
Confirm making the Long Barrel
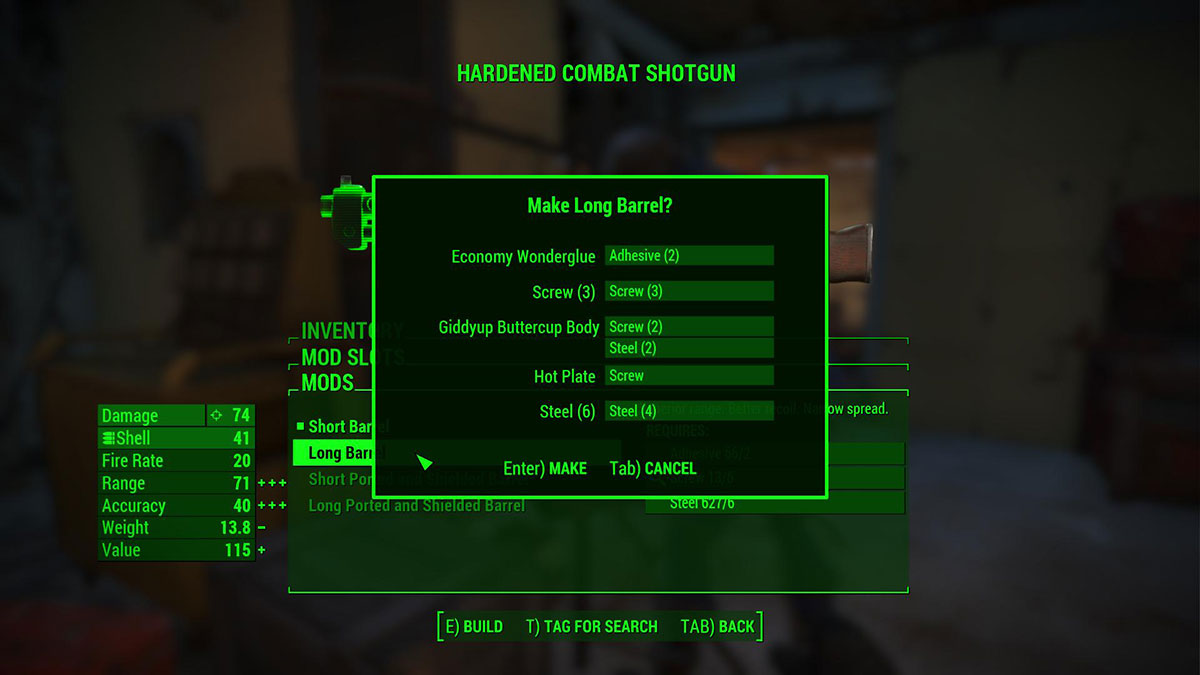[x=545, y=468]
